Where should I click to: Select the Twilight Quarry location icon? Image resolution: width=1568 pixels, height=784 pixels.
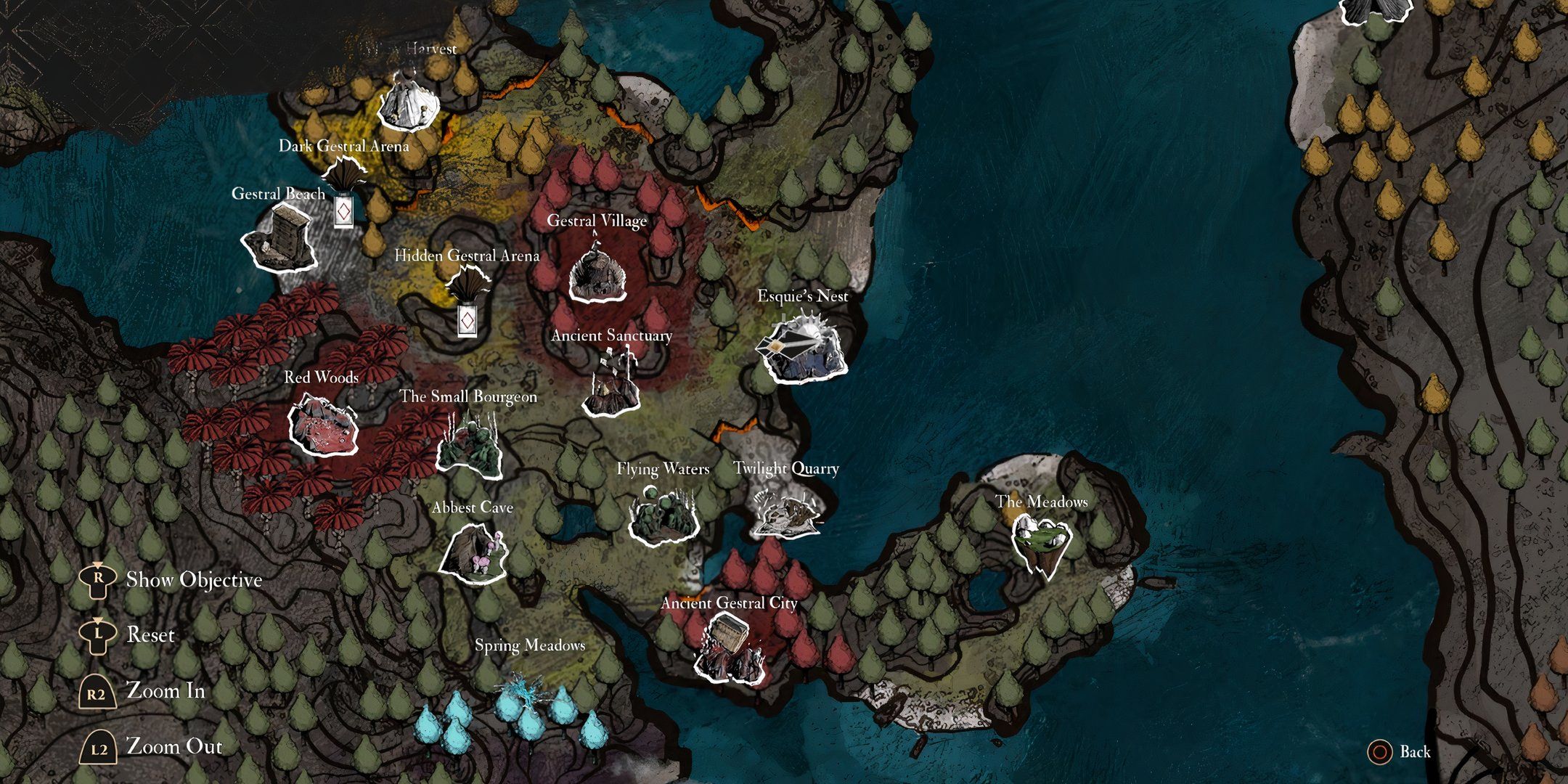[786, 511]
